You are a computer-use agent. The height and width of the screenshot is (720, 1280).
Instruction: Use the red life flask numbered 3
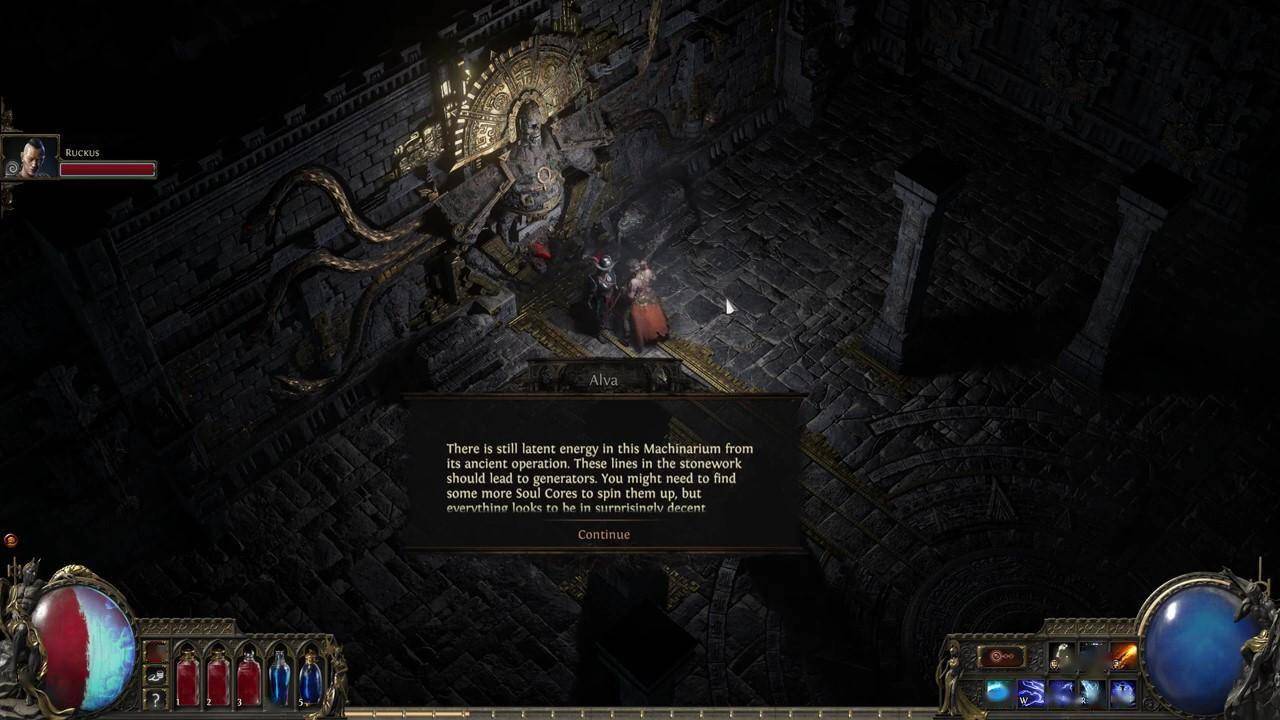[249, 678]
